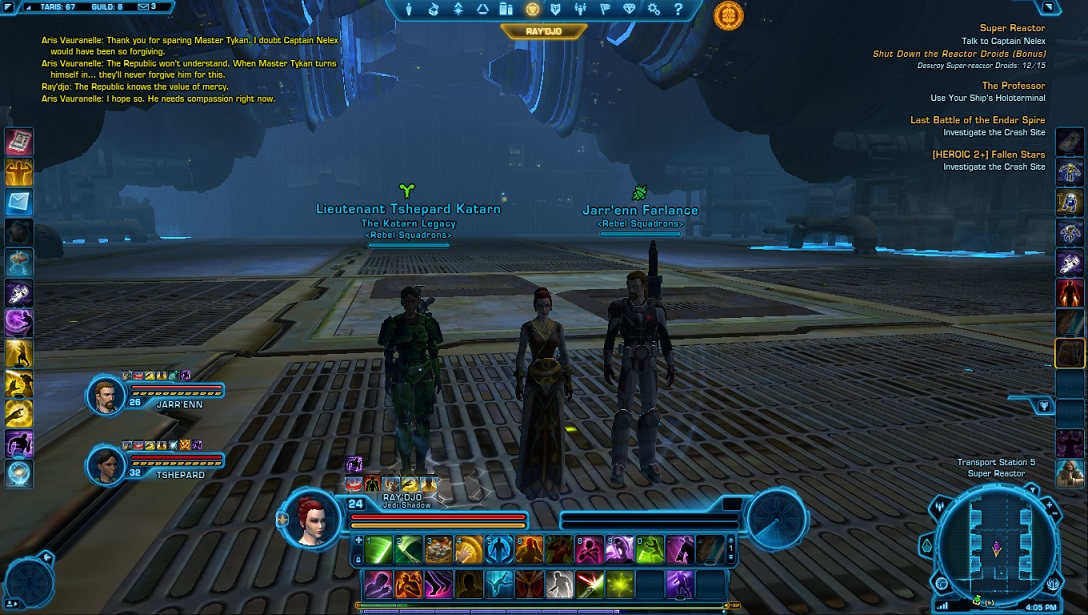Click the orange Cartel Coins emblem

(x=728, y=15)
